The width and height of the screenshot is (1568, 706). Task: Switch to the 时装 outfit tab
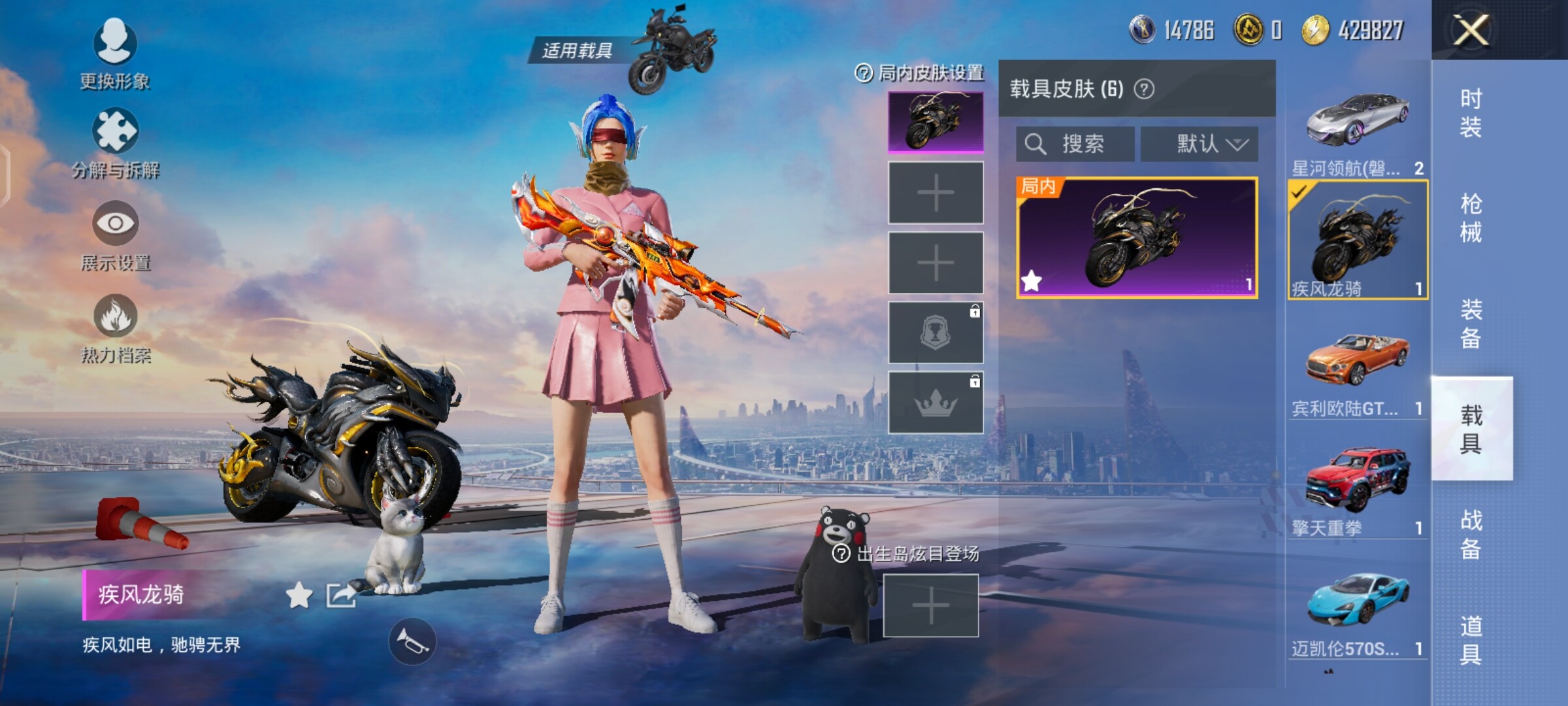pos(1471,112)
